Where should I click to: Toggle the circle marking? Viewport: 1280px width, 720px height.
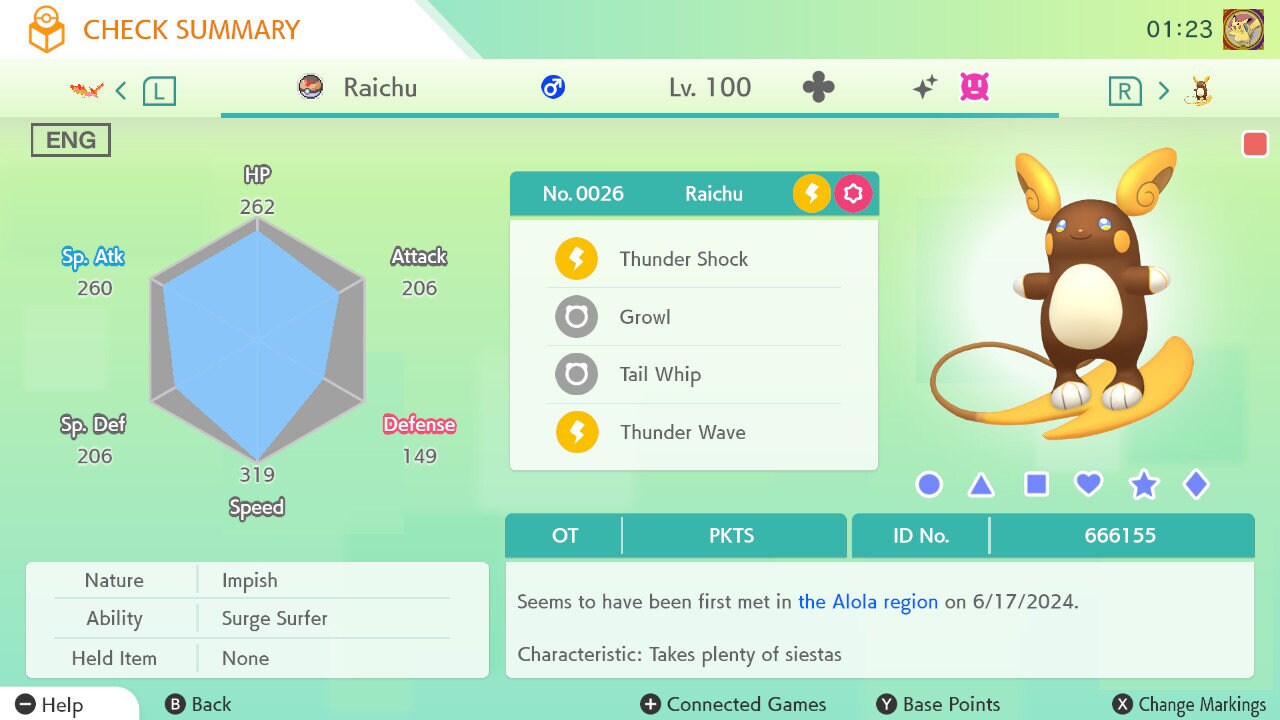929,485
